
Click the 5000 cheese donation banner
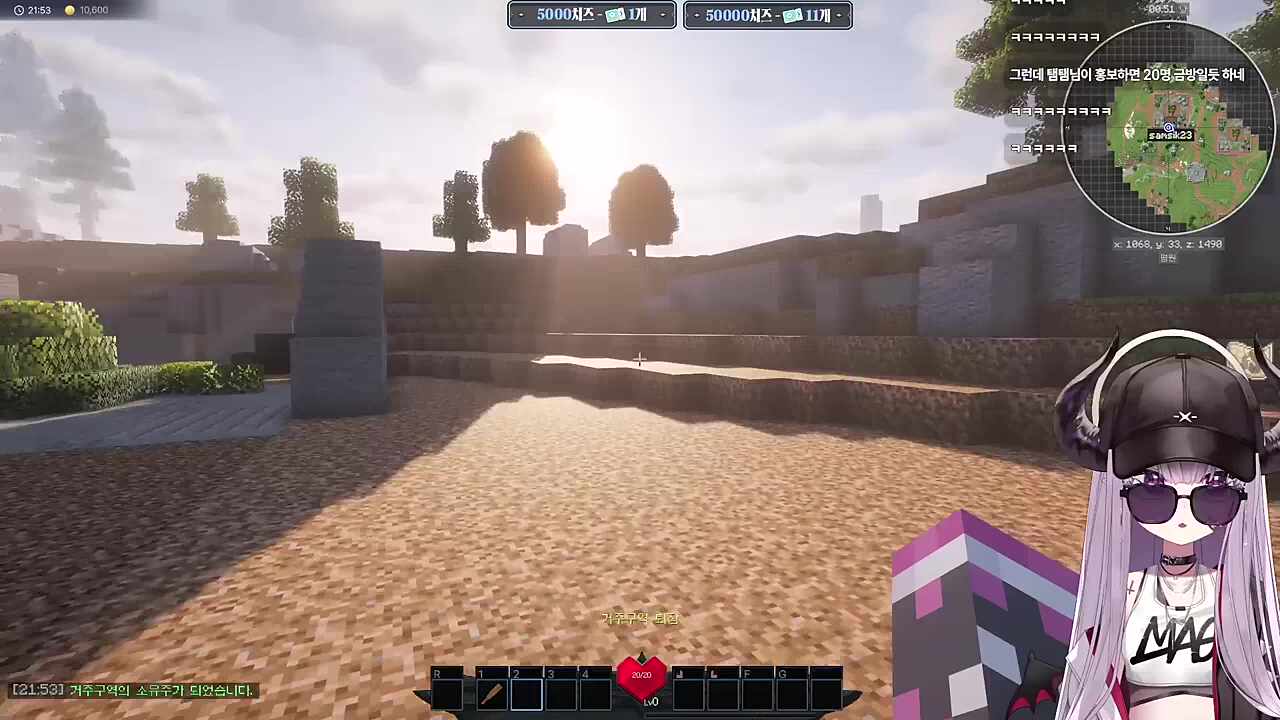[x=592, y=15]
